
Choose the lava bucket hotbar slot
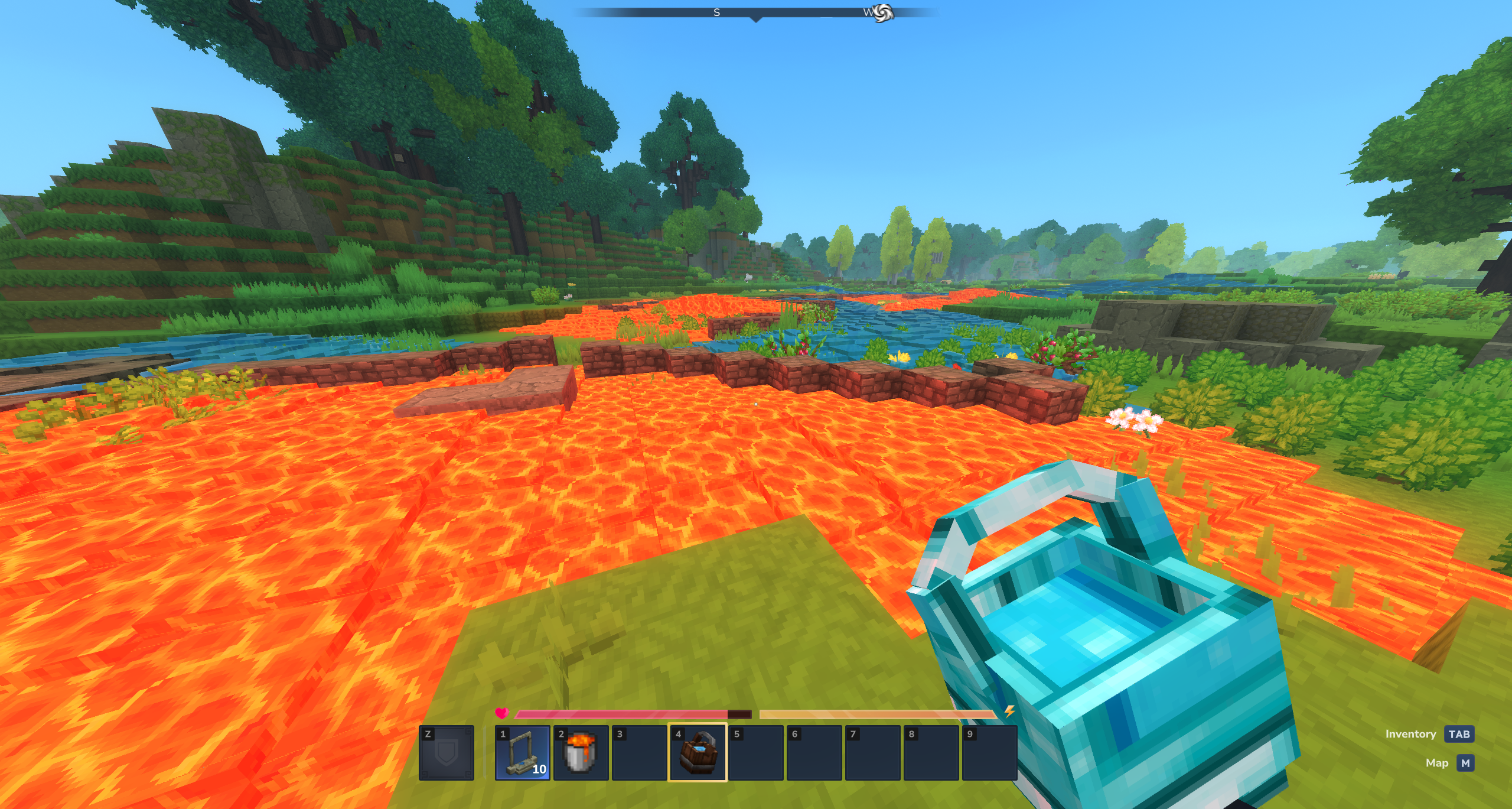coord(581,753)
